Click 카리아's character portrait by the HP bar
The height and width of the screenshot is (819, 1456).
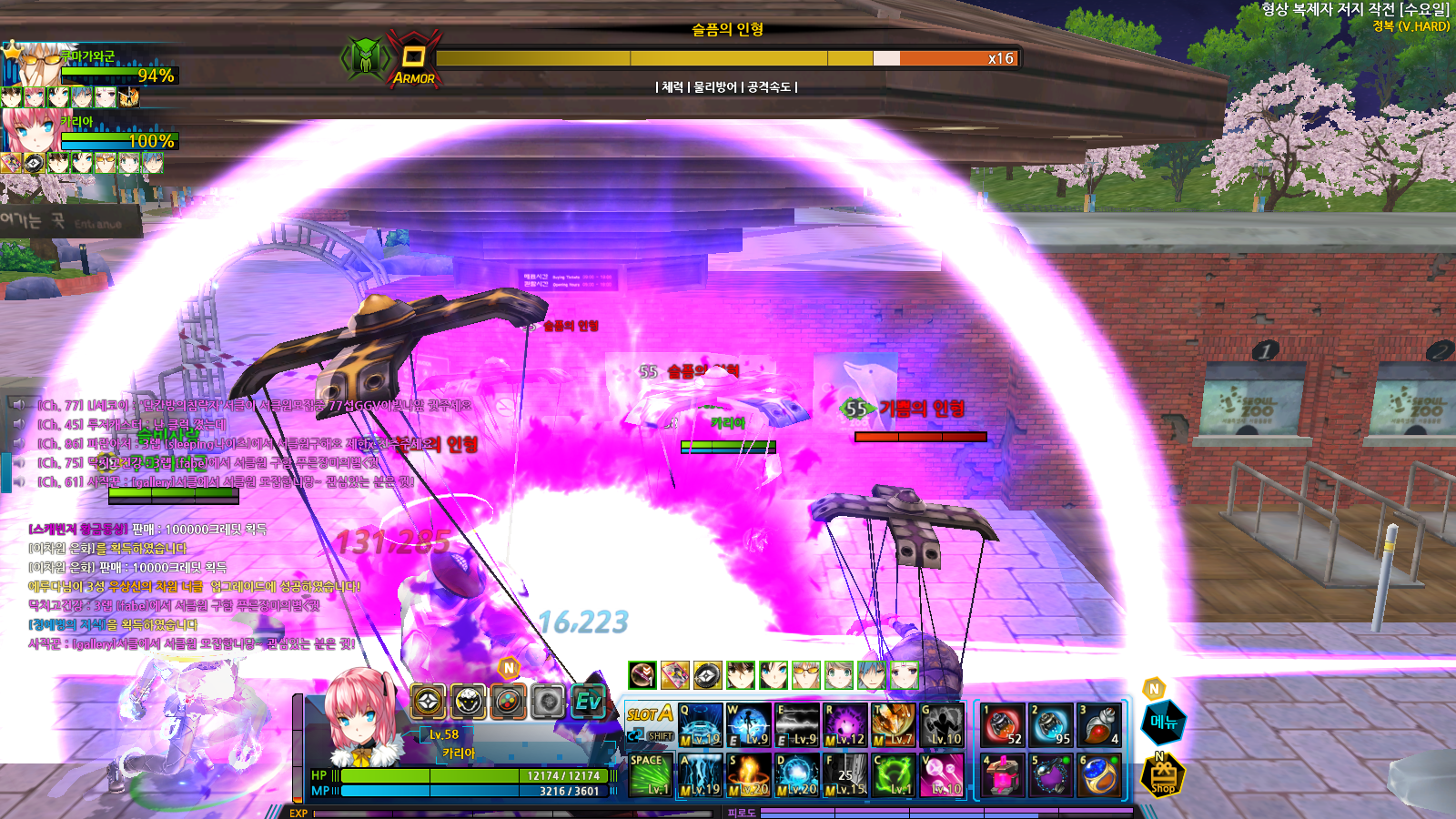coord(362,719)
